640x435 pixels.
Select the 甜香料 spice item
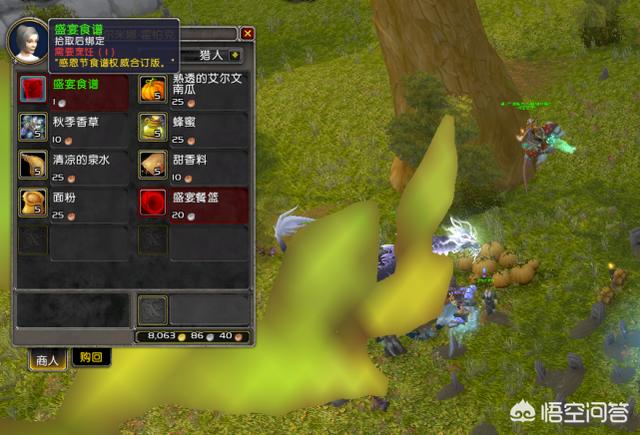pos(153,165)
